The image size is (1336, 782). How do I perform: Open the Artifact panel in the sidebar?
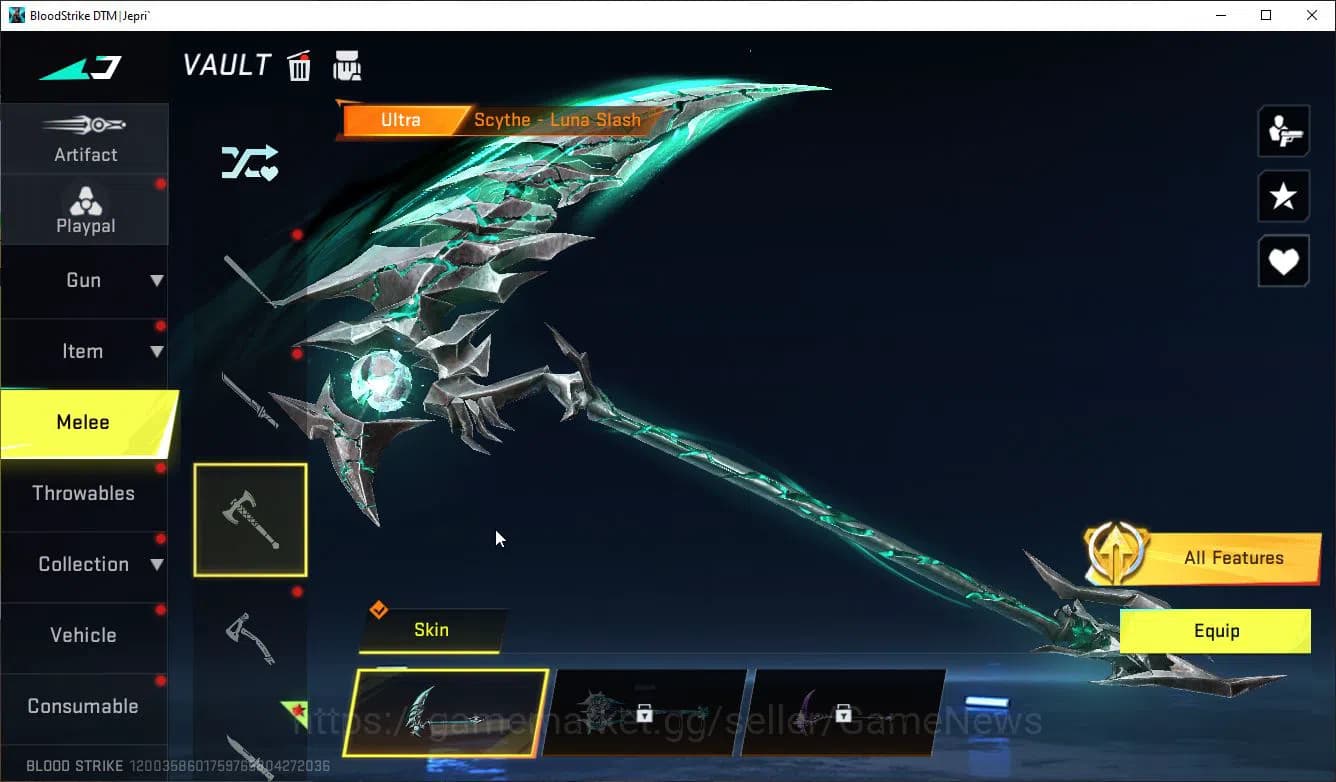85,138
